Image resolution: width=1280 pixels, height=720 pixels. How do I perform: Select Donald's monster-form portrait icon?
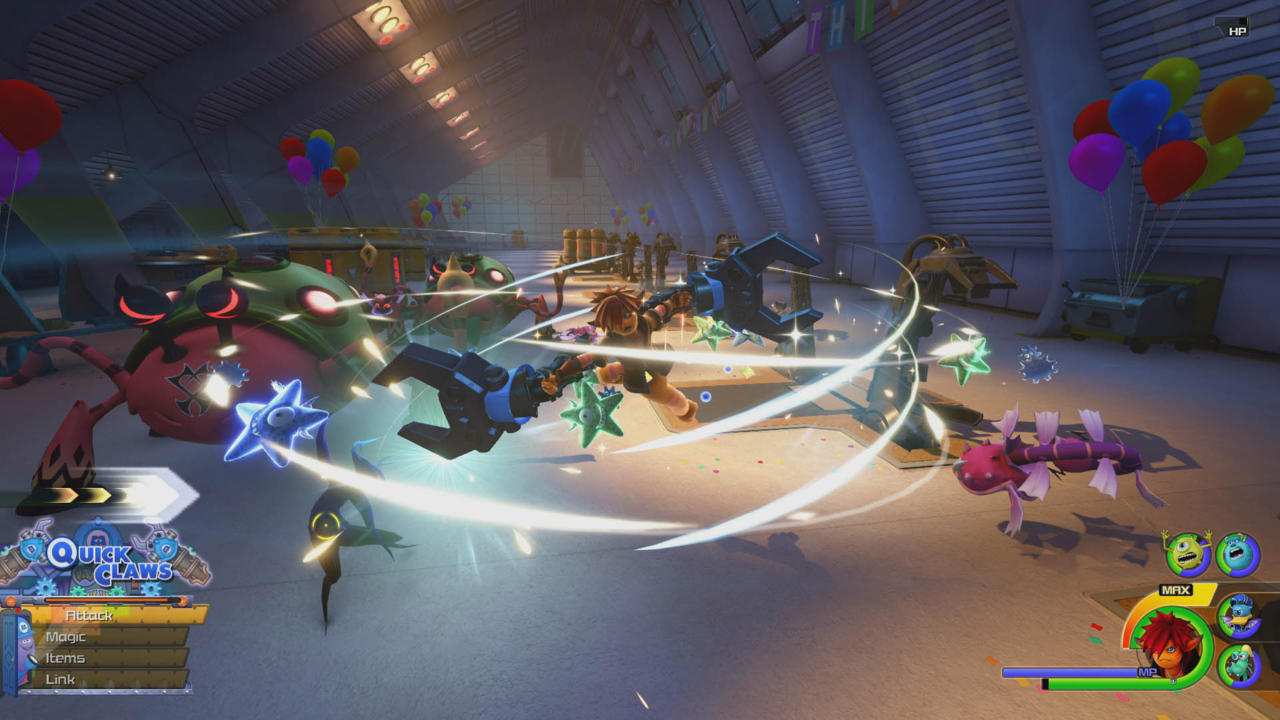coord(1239,616)
